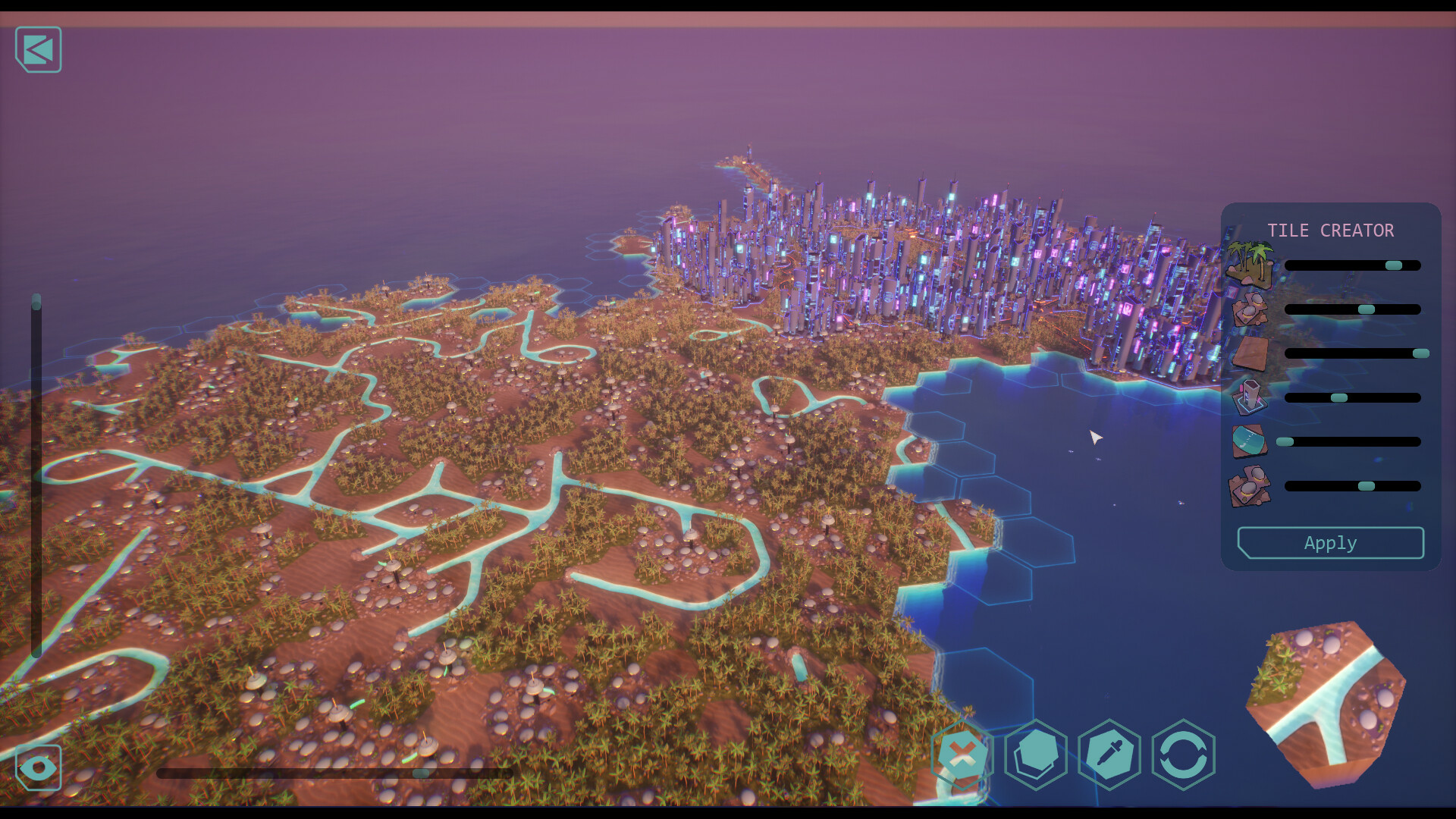1456x819 pixels.
Task: Adjust the flat sand tile slider
Action: click(1420, 353)
